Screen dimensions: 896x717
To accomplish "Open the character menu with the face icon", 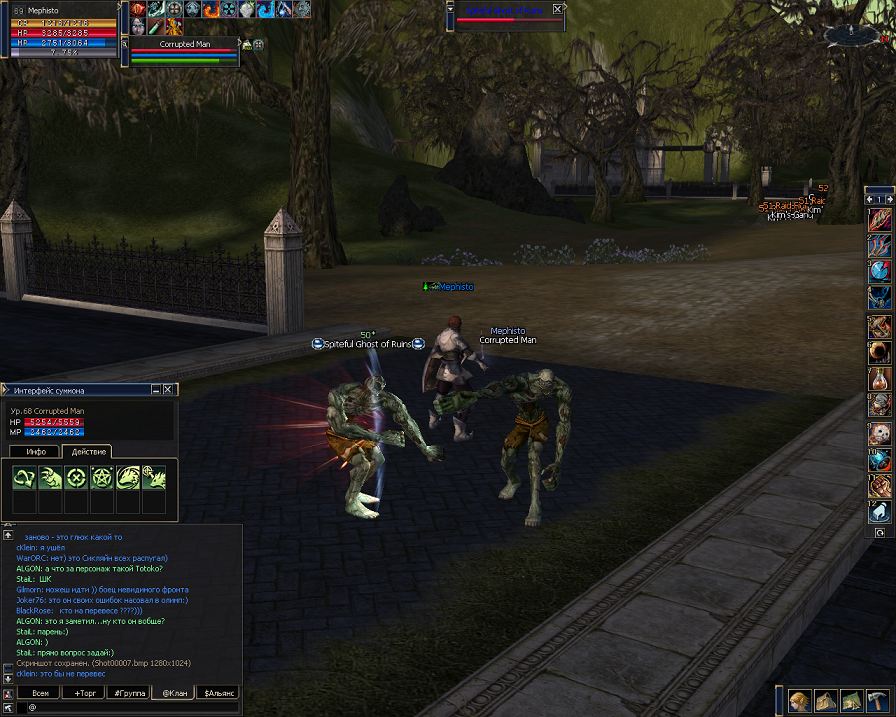I will click(800, 699).
